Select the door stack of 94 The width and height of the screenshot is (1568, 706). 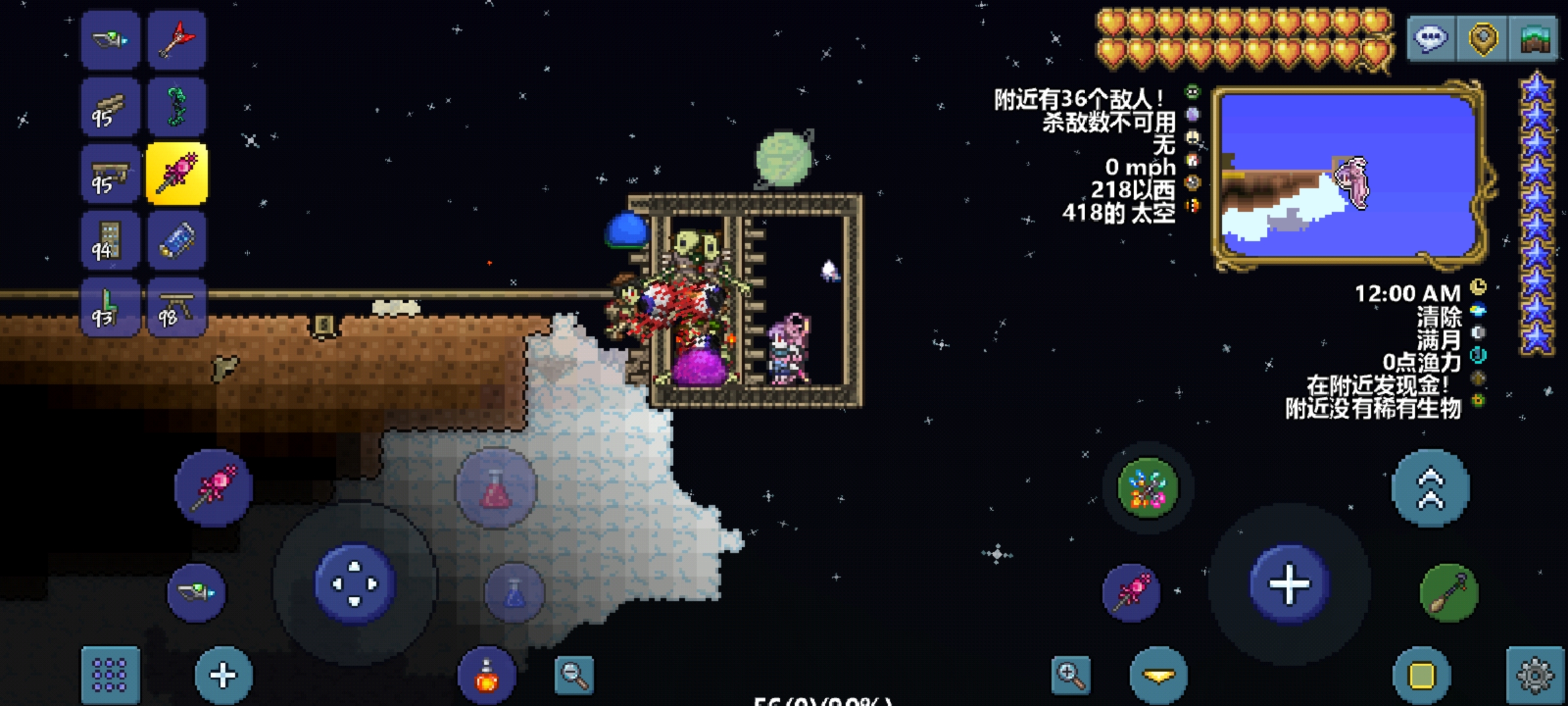[110, 241]
